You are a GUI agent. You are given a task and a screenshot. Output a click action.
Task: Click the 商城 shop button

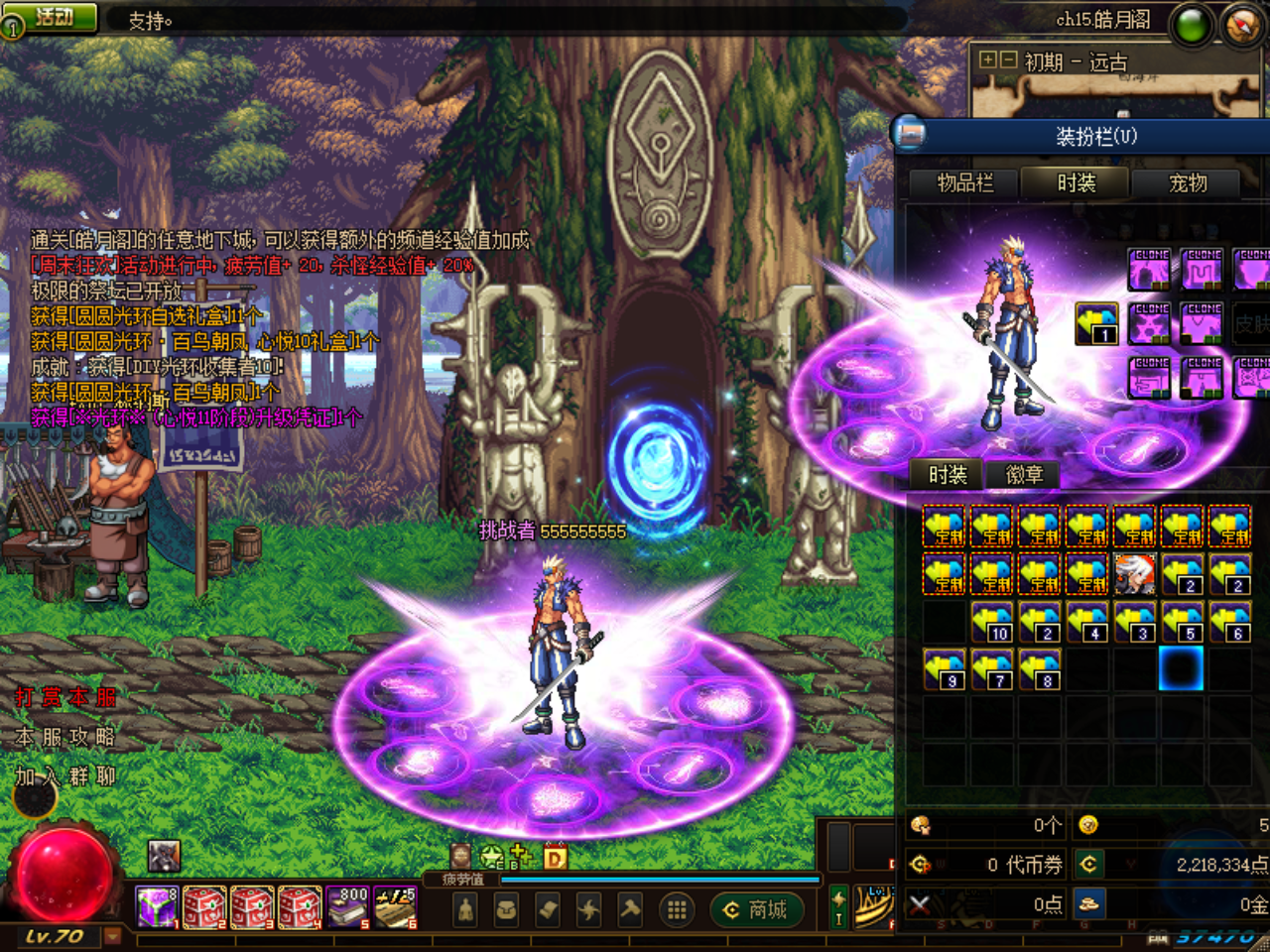(757, 909)
